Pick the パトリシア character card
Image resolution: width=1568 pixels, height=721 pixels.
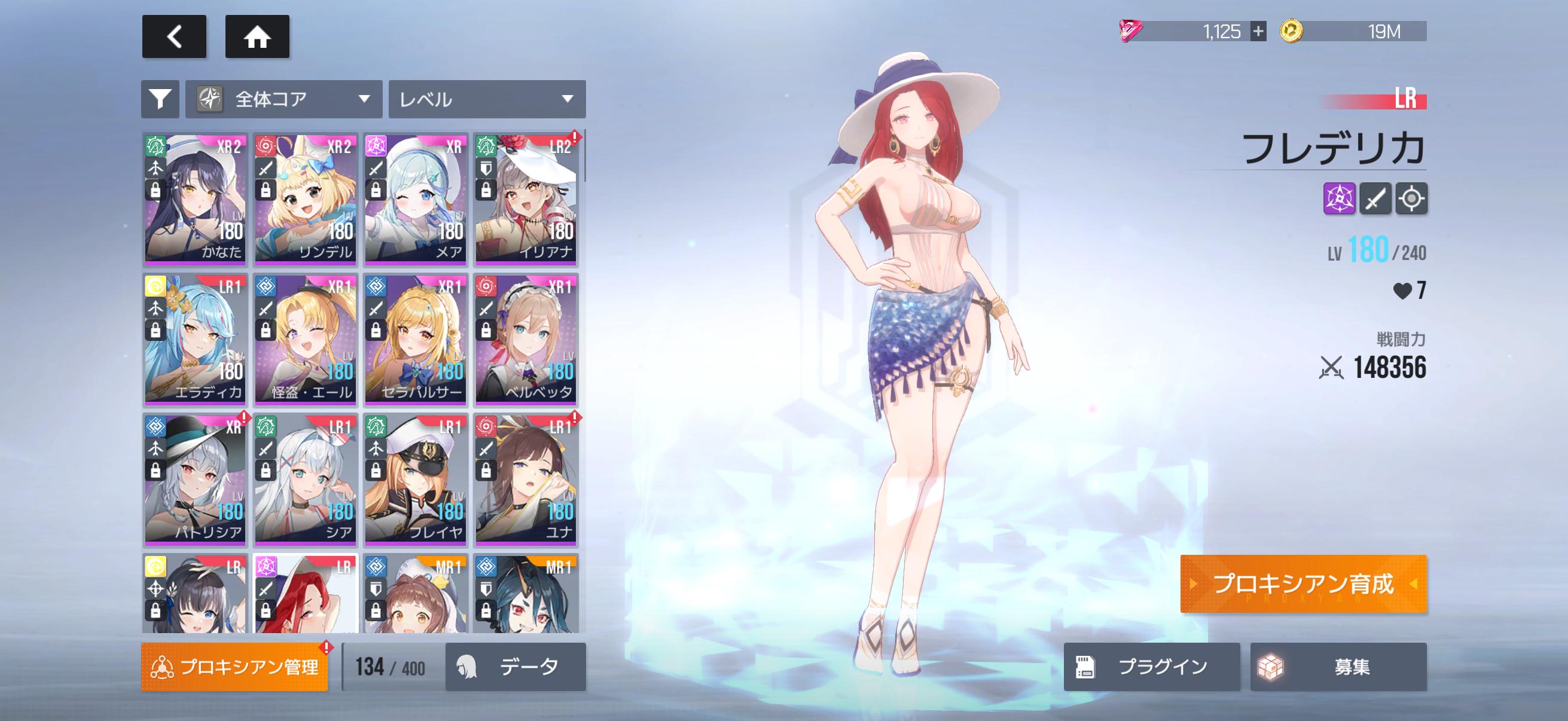click(196, 479)
